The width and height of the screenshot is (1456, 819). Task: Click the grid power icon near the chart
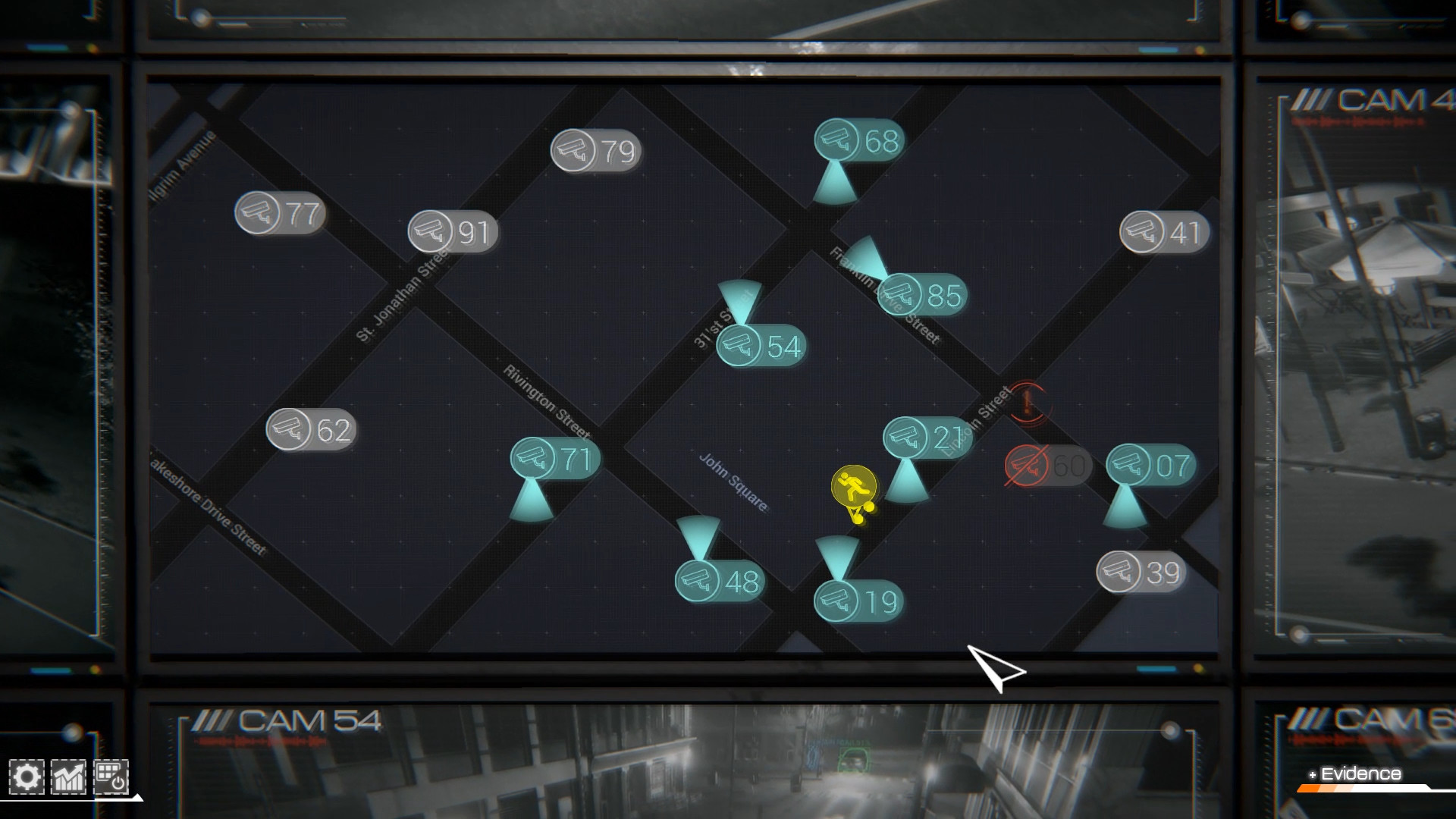point(110,776)
